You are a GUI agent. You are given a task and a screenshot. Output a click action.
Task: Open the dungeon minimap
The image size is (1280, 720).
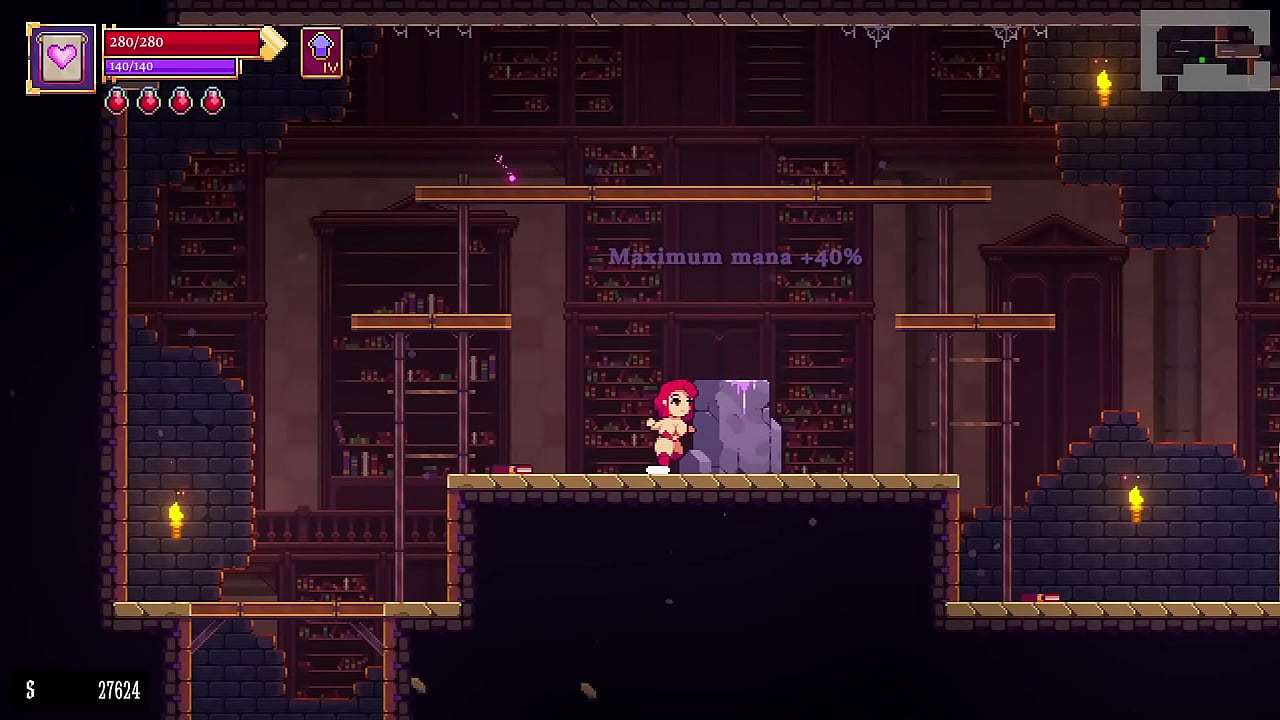tap(1204, 50)
